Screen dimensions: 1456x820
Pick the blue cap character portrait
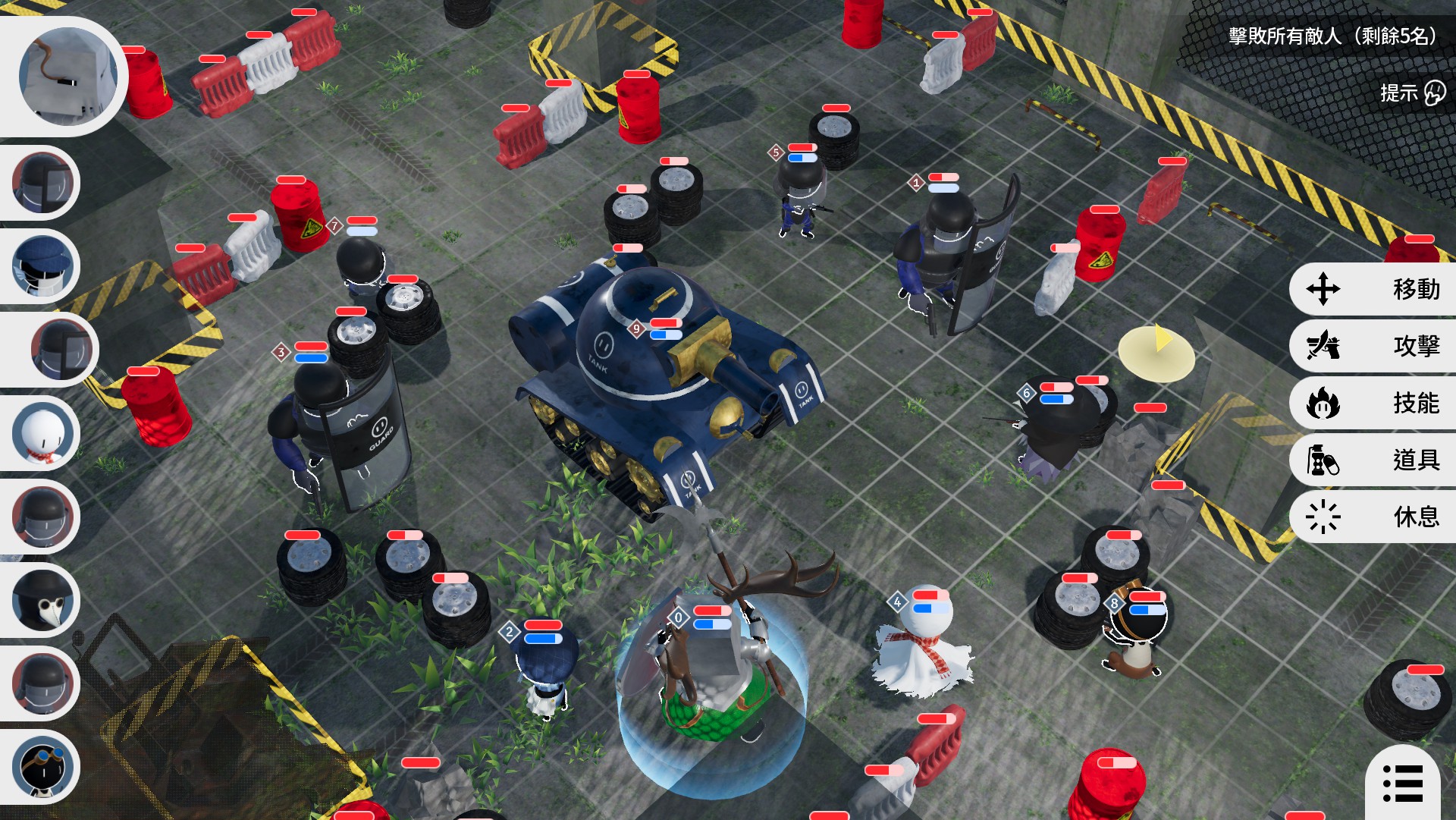(43, 266)
